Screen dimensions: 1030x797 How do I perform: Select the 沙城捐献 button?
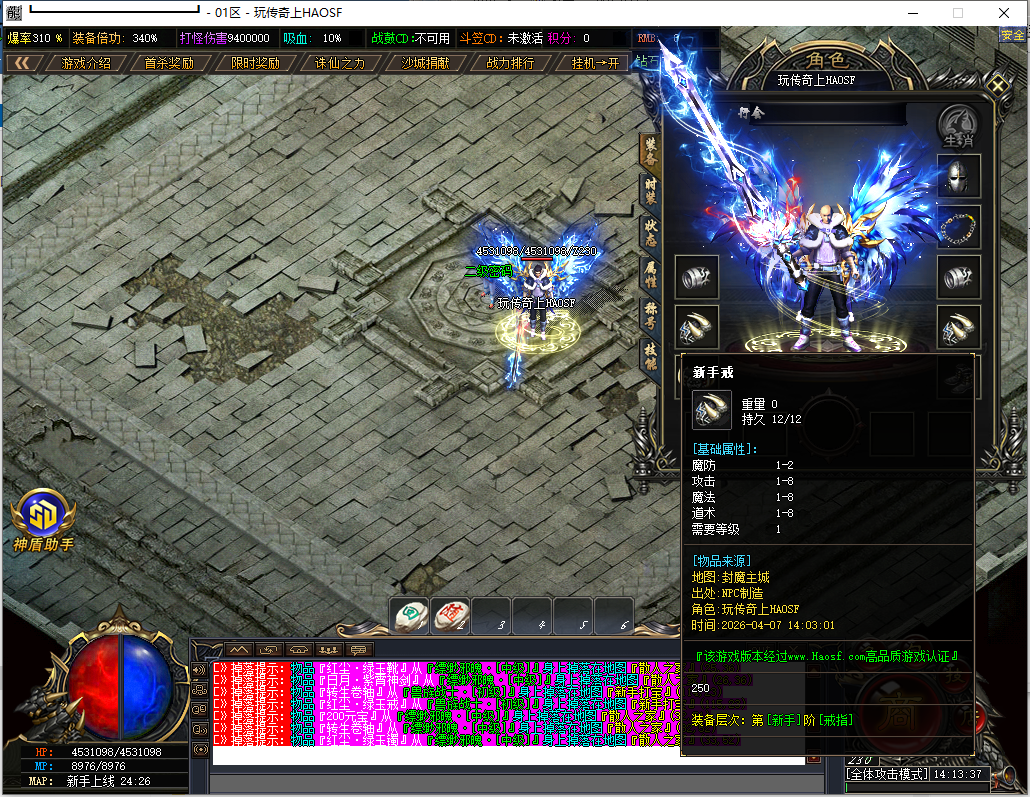(425, 63)
